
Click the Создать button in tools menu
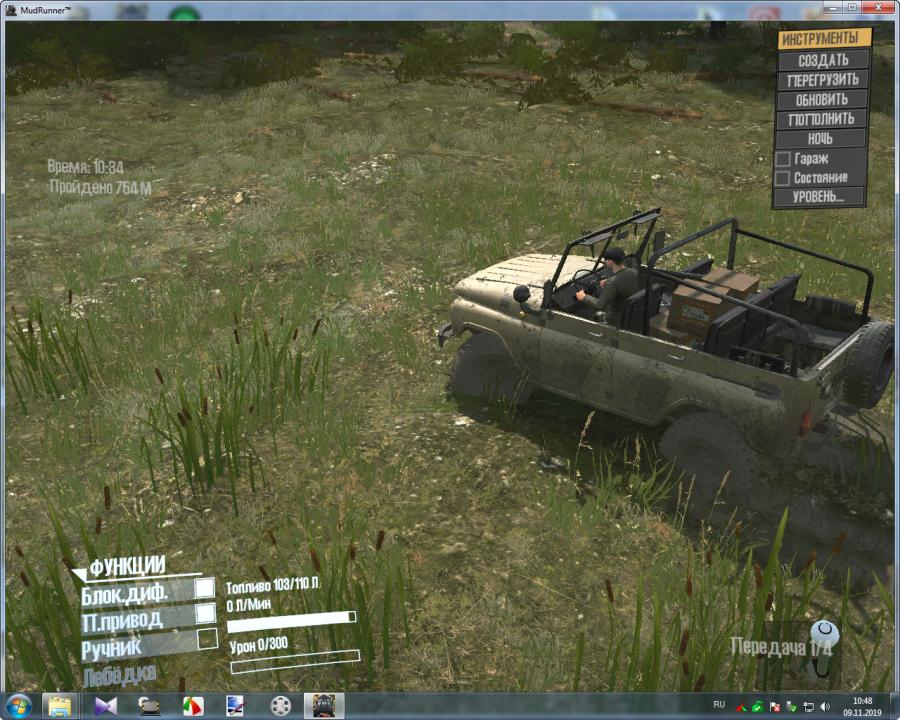tap(824, 60)
